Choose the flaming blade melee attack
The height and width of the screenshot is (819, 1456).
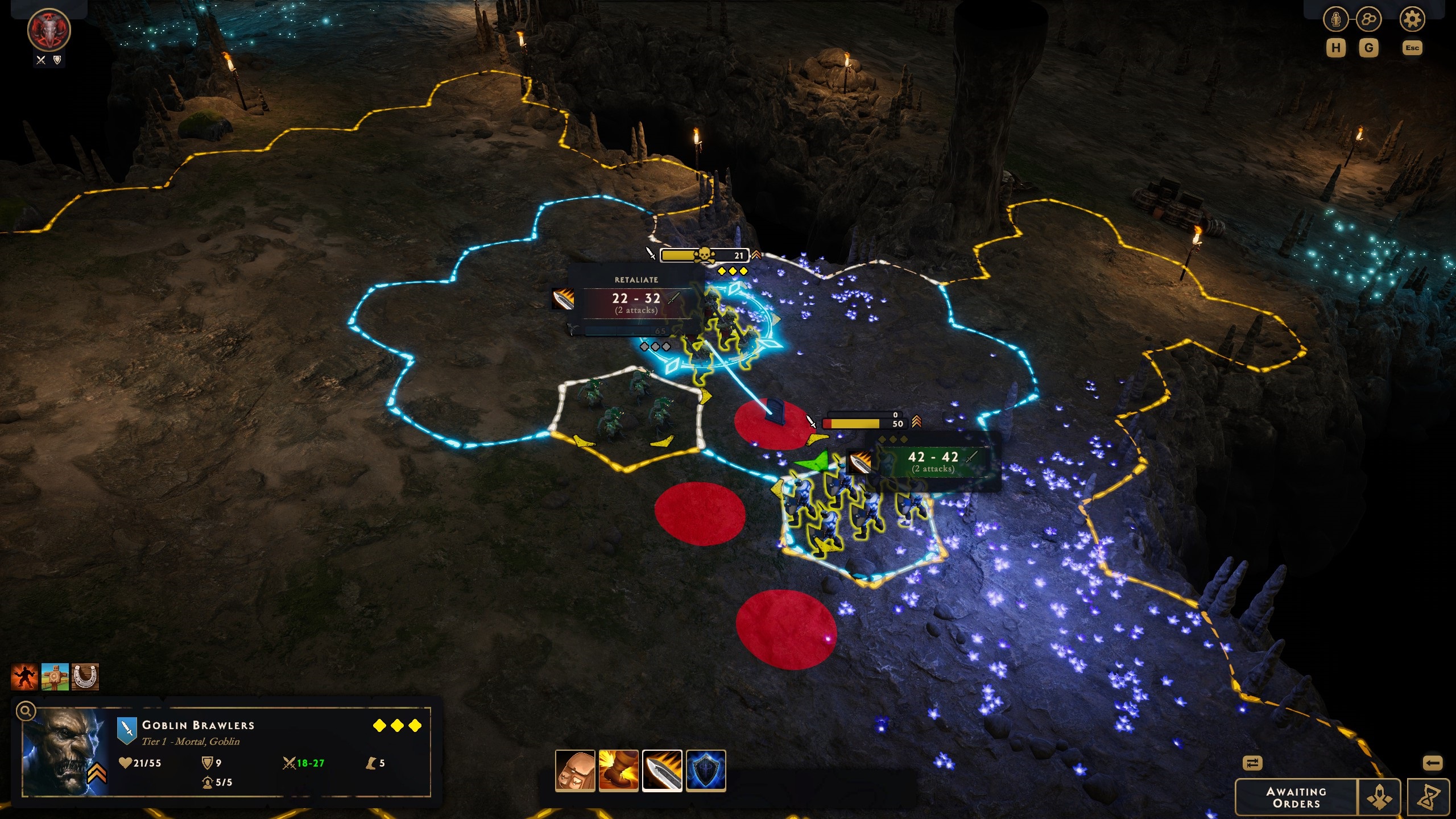tap(662, 771)
